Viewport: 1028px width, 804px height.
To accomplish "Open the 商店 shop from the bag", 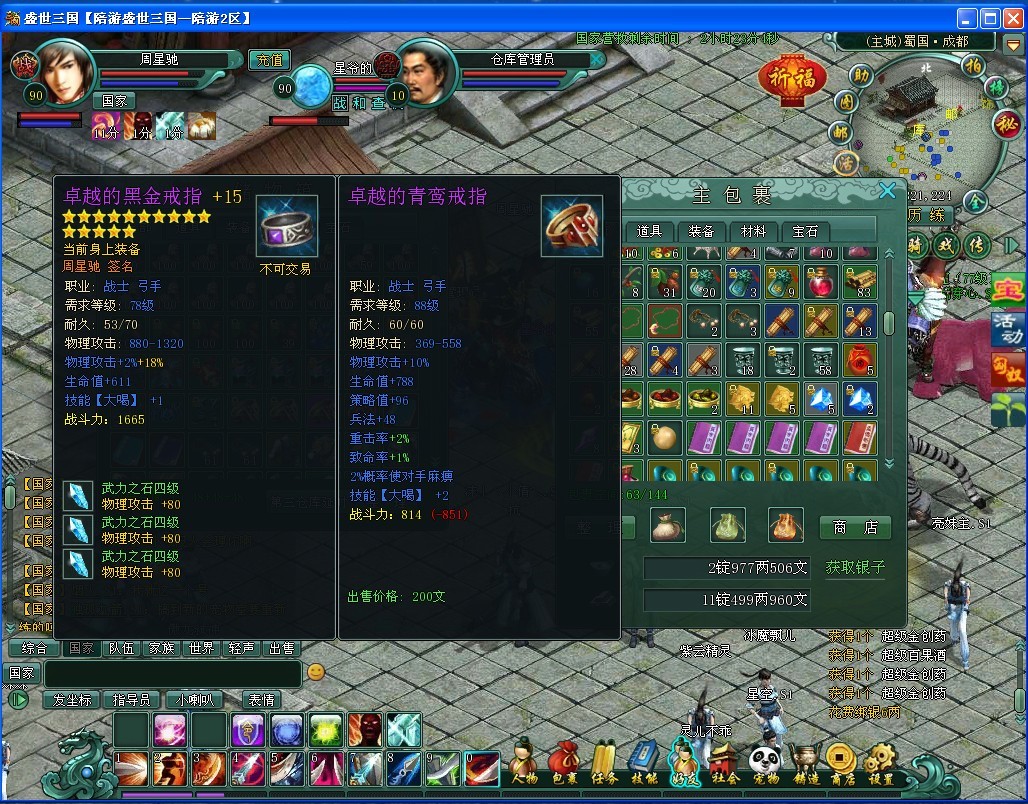I will click(x=855, y=526).
